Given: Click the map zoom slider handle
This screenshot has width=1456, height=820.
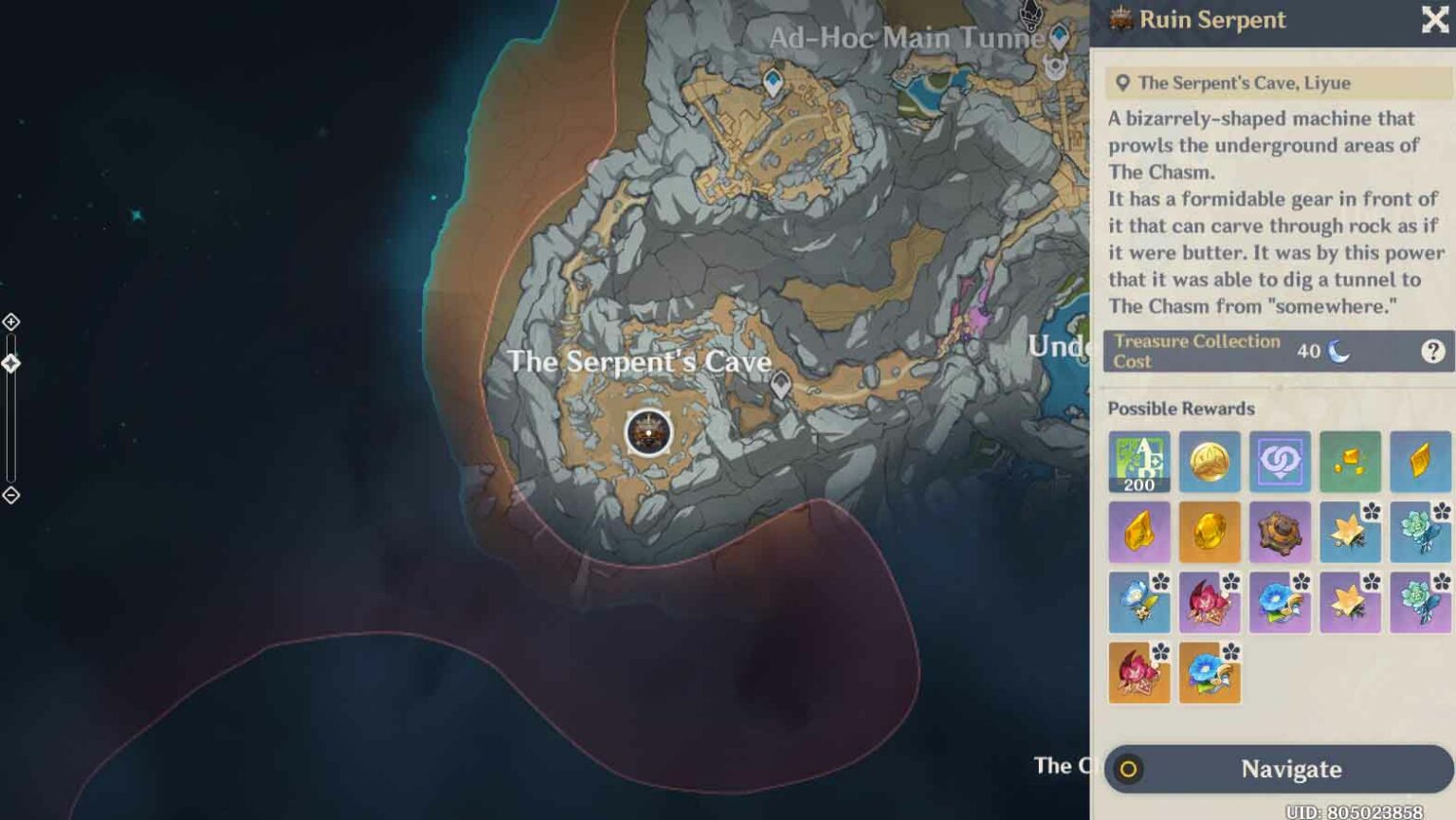Looking at the screenshot, I should click(x=10, y=362).
